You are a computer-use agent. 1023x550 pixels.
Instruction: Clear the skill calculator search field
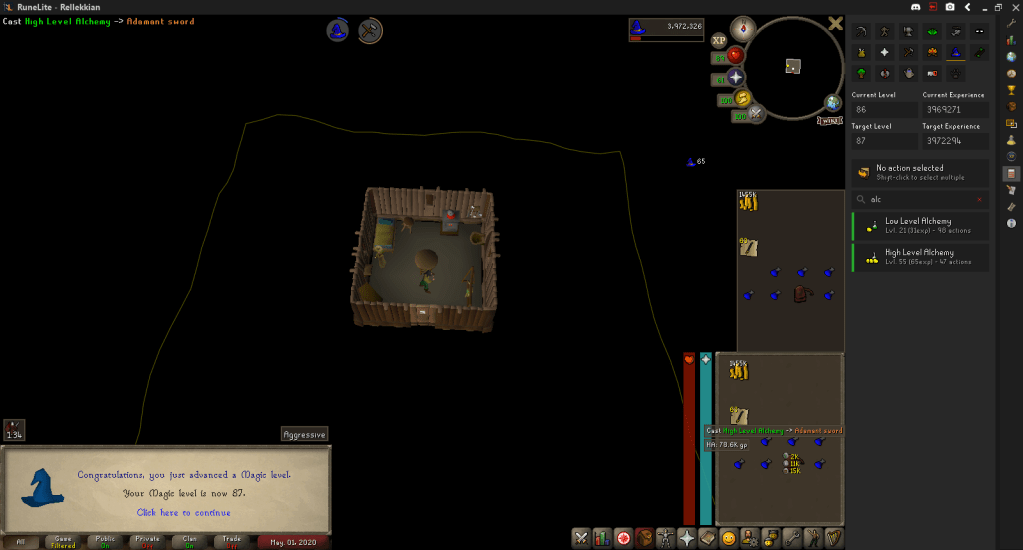click(x=979, y=199)
